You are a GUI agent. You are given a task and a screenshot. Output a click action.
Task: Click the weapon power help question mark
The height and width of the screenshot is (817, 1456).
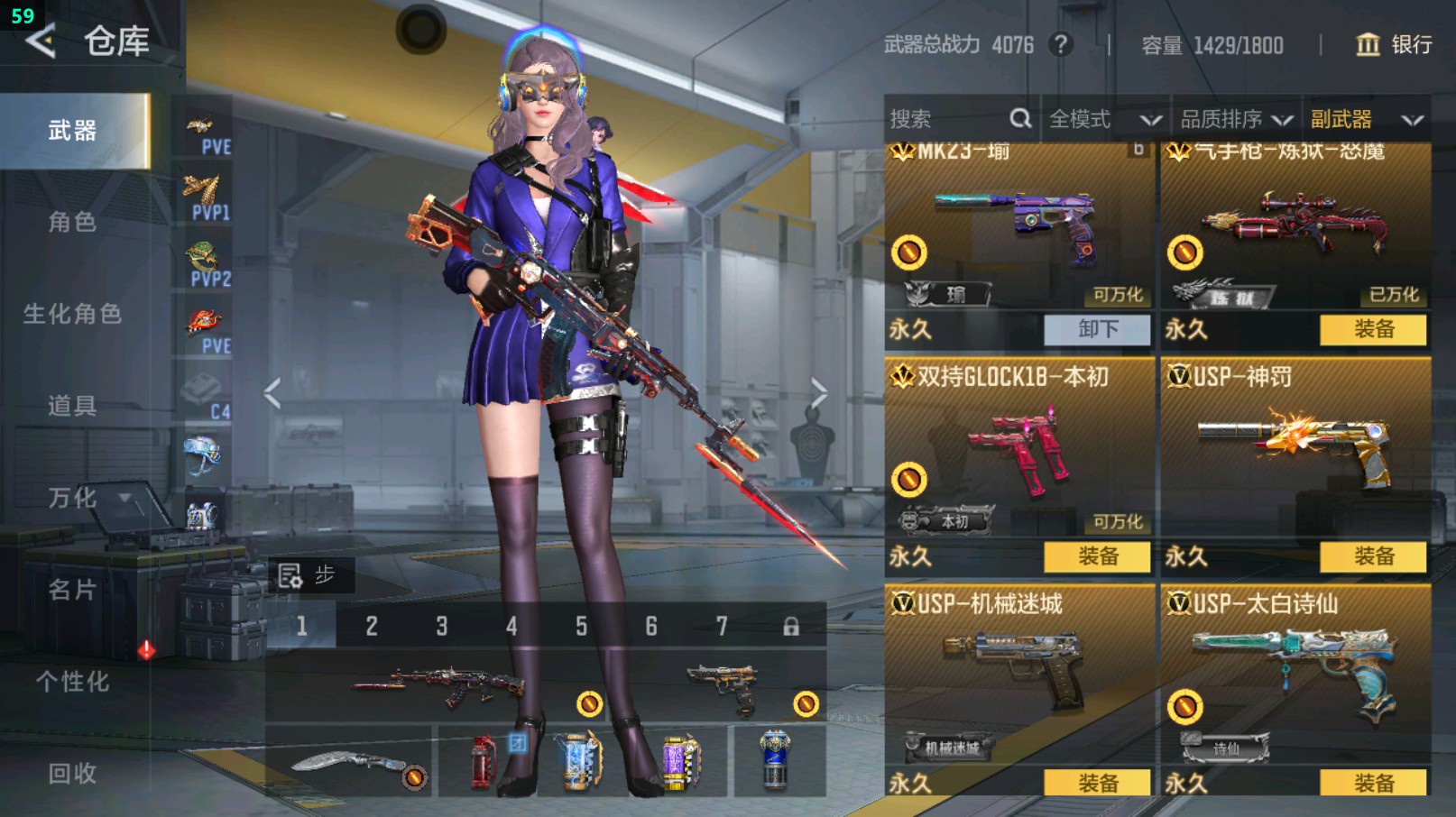point(1061,44)
